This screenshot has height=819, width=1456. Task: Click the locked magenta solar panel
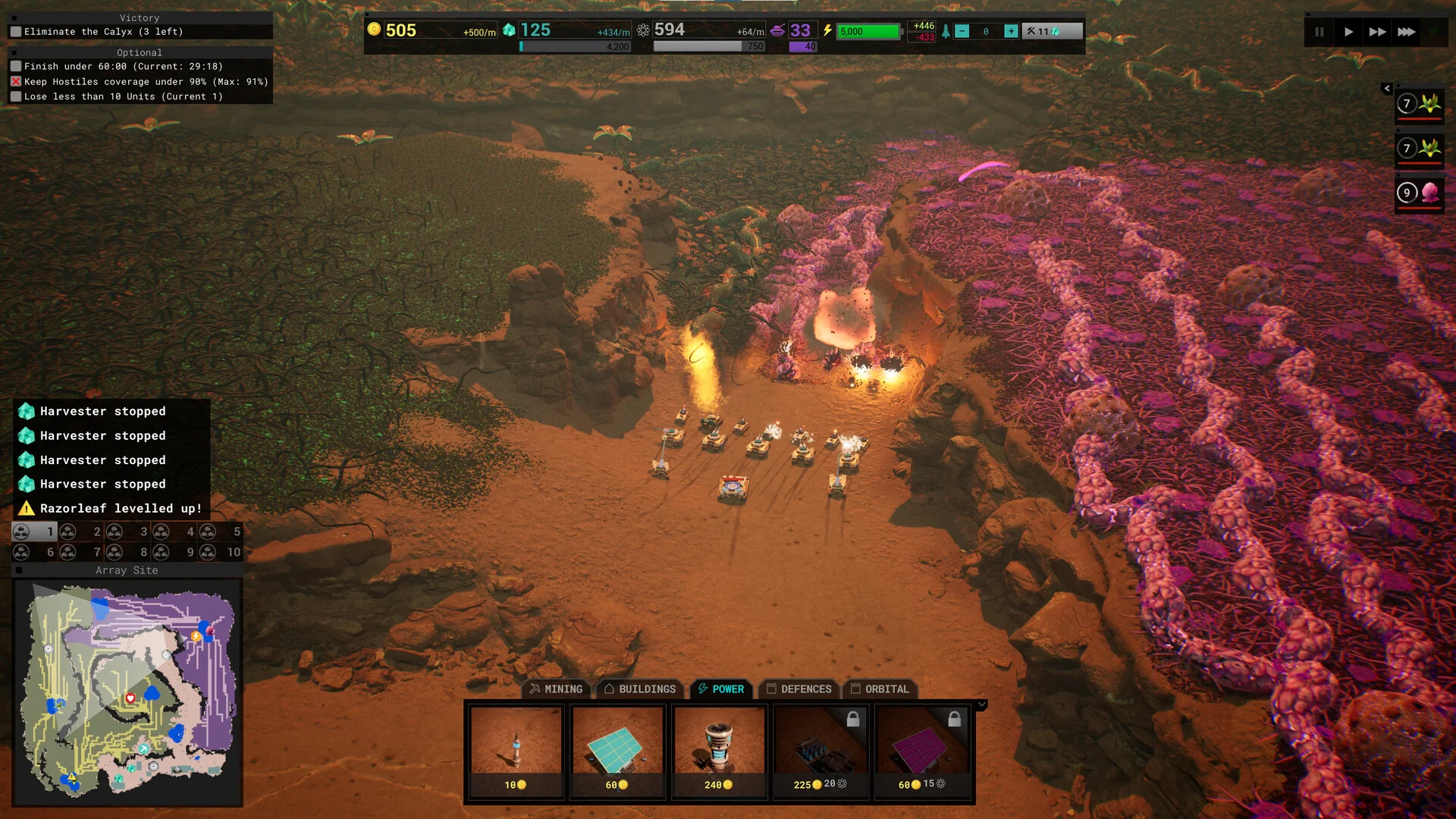922,751
